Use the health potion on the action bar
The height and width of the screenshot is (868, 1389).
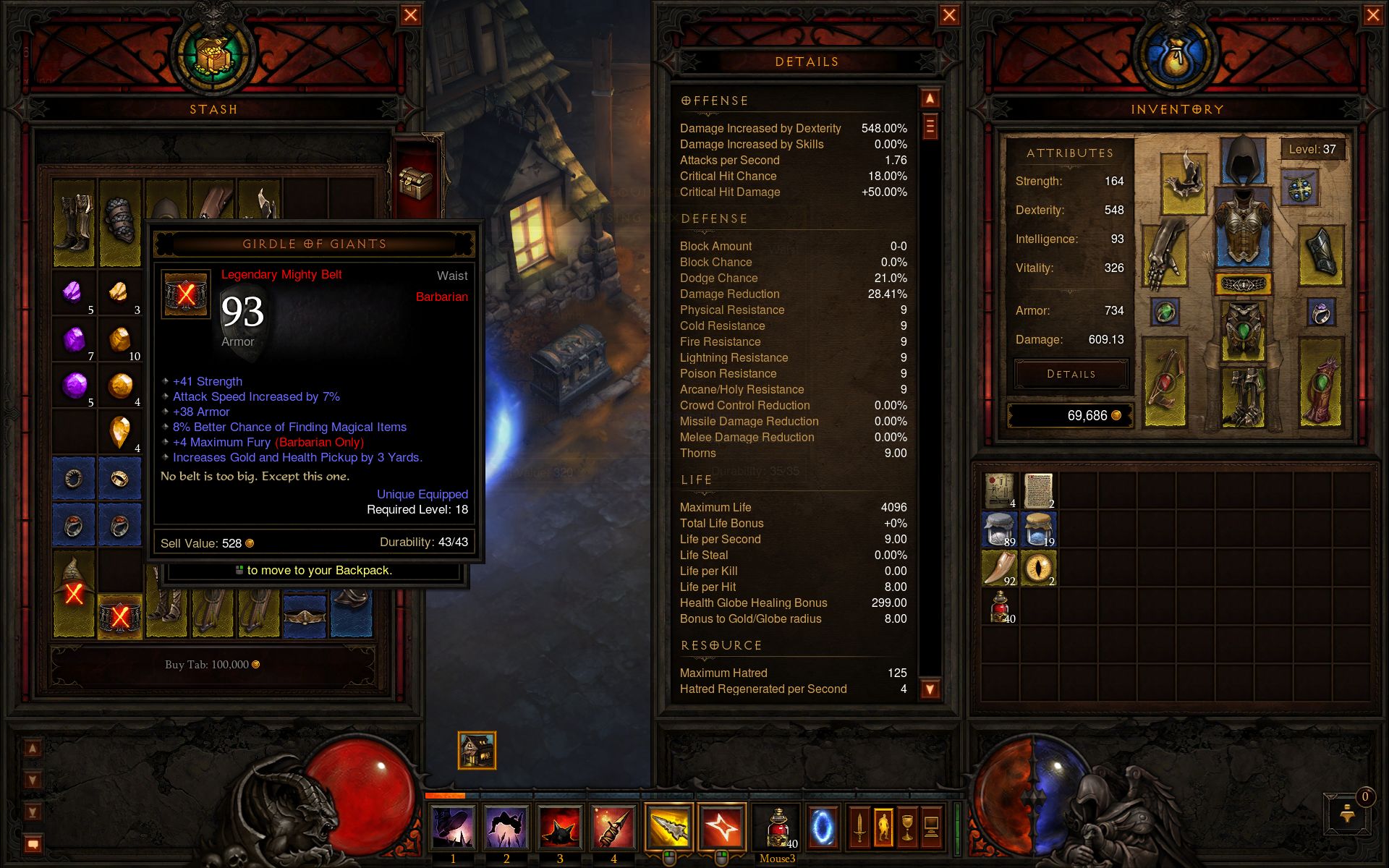(x=777, y=827)
